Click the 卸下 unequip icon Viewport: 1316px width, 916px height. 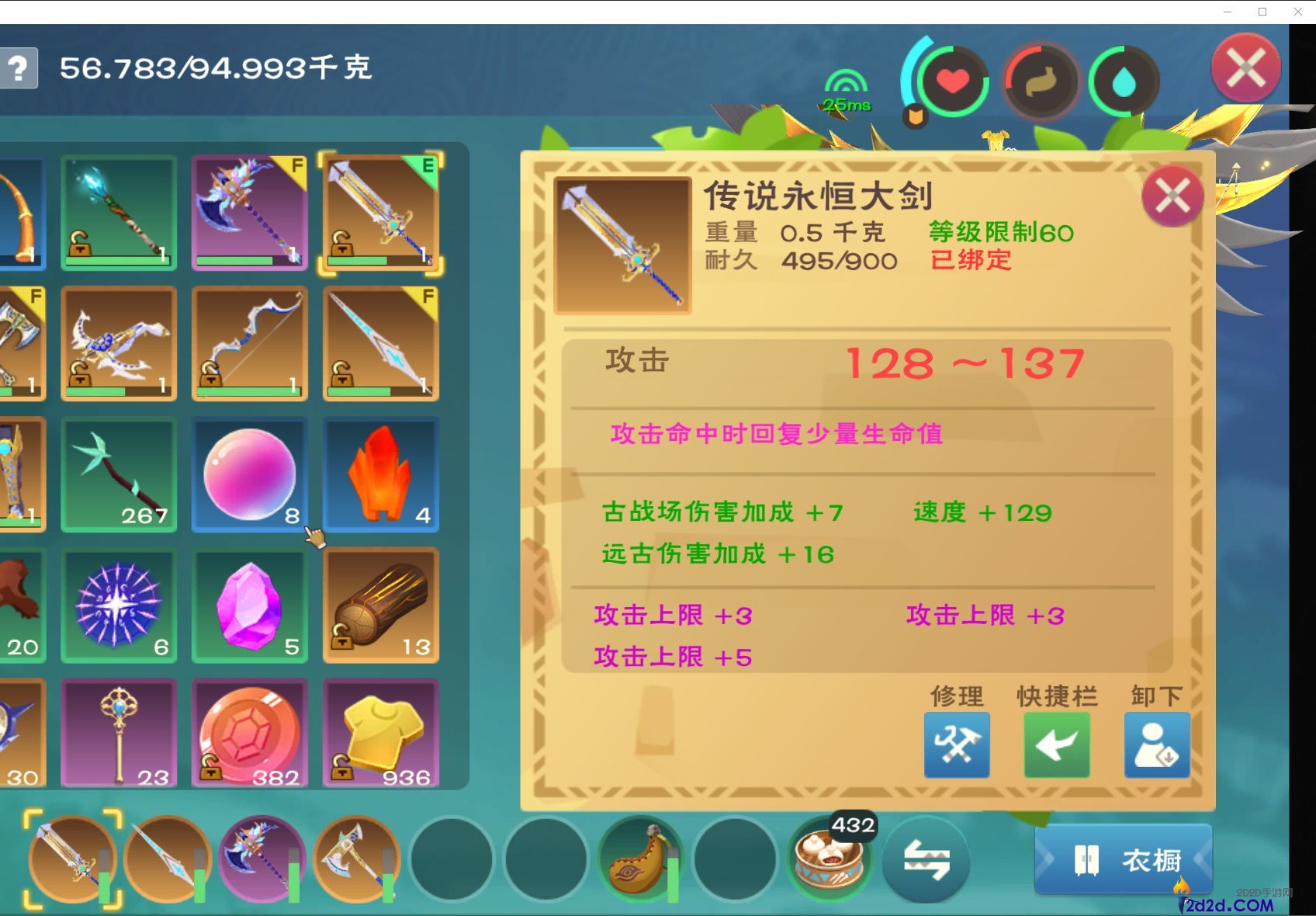pyautogui.click(x=1155, y=744)
